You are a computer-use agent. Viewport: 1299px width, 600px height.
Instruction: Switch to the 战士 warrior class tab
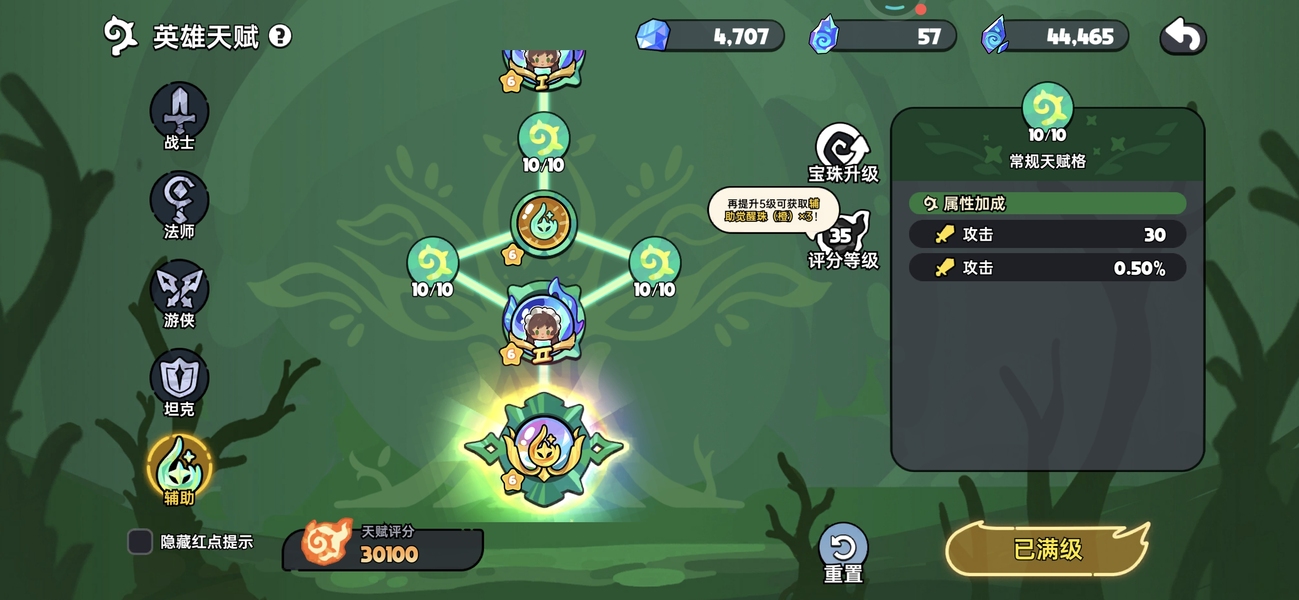[179, 112]
